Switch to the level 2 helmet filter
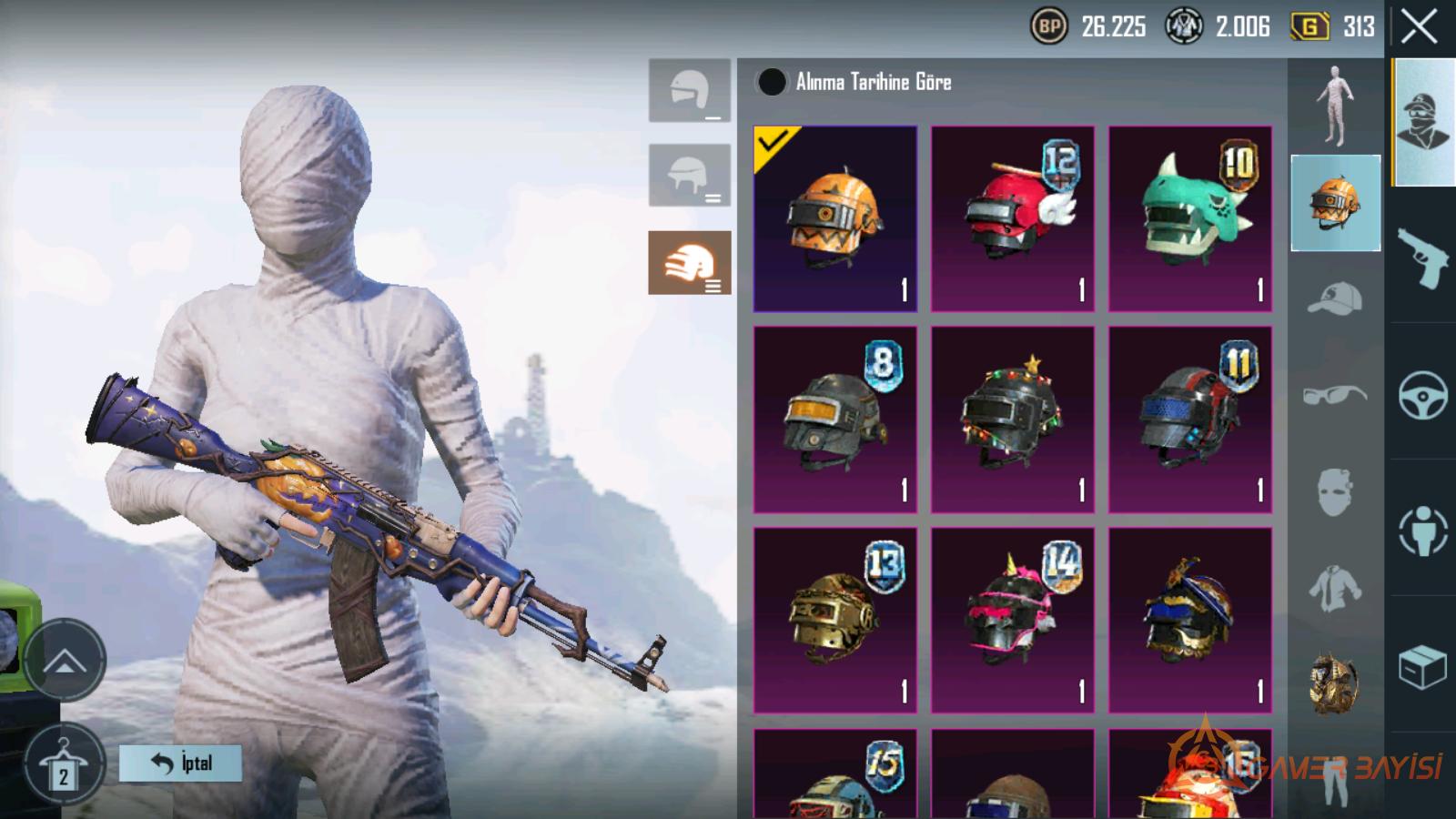The width and height of the screenshot is (1456, 819). point(689,176)
